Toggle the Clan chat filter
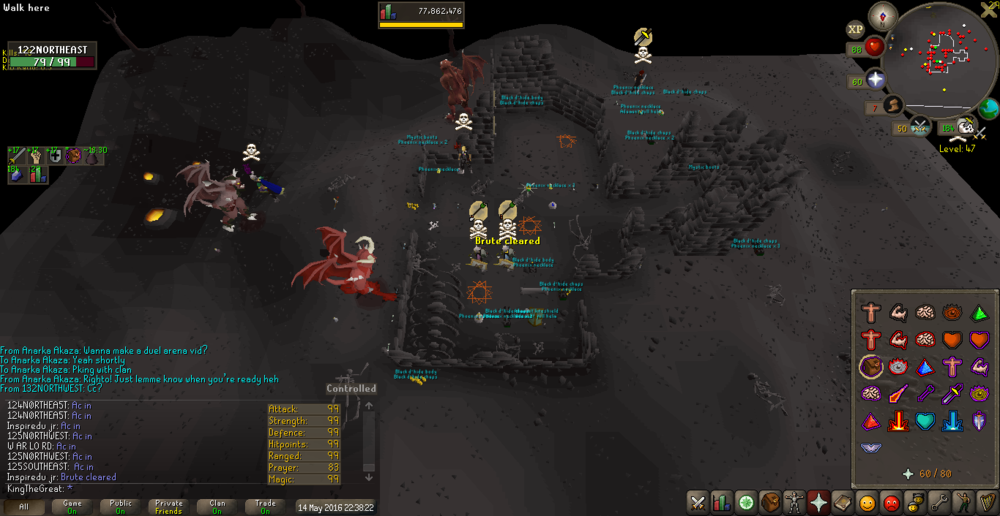The height and width of the screenshot is (516, 1000). pos(216,507)
